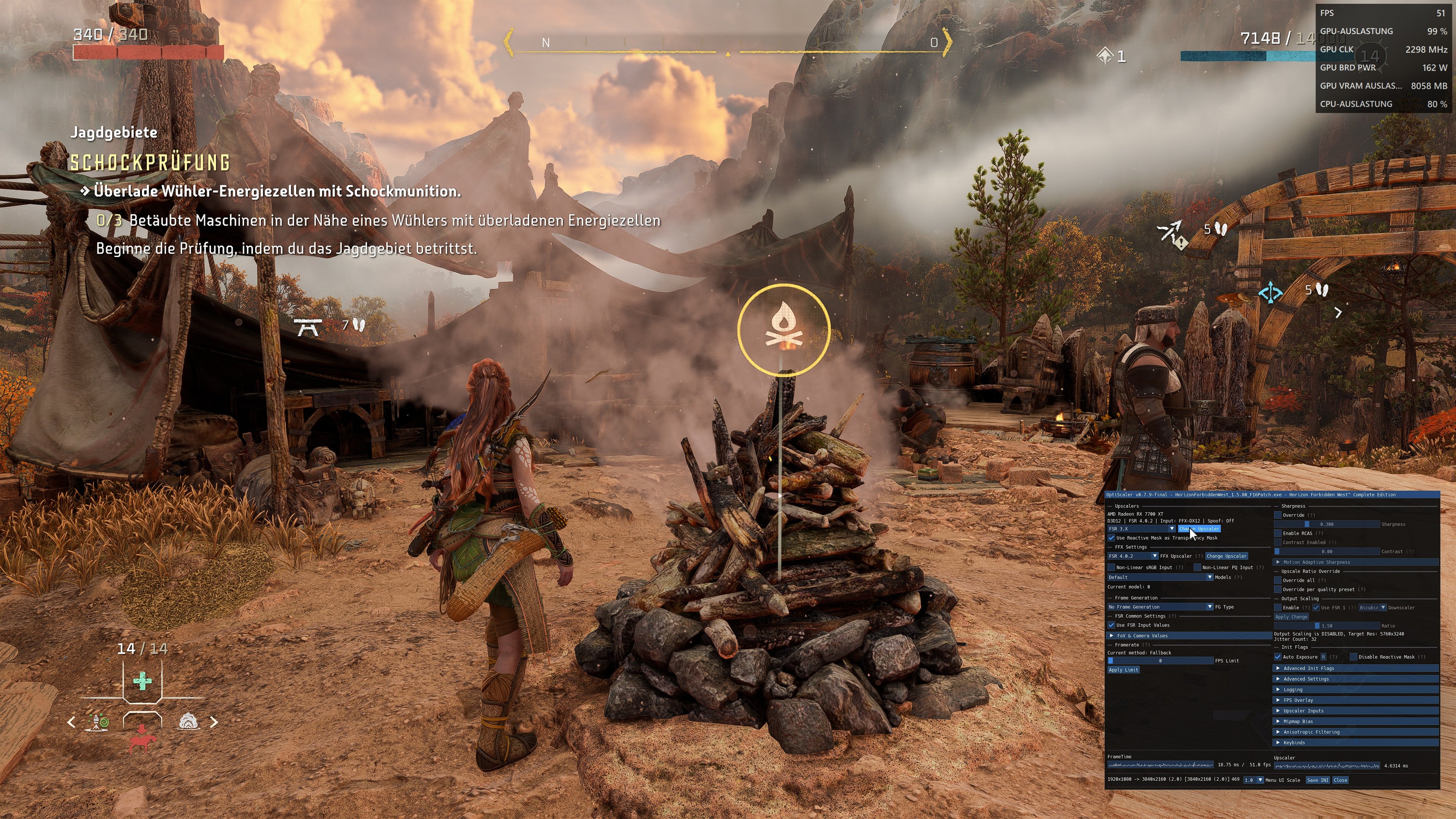Select the green healing cross item slot
1456x819 pixels.
pos(142,681)
